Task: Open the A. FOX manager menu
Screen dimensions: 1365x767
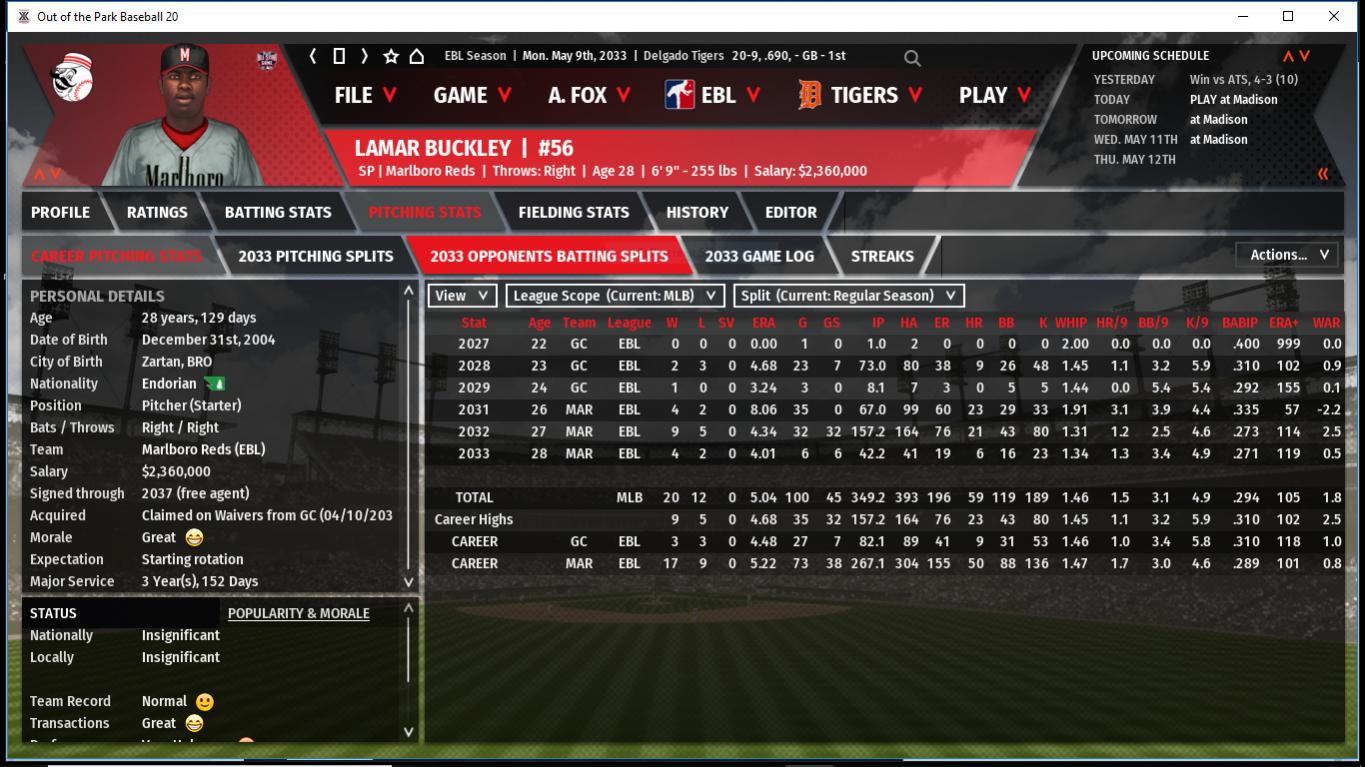Action: pos(589,95)
